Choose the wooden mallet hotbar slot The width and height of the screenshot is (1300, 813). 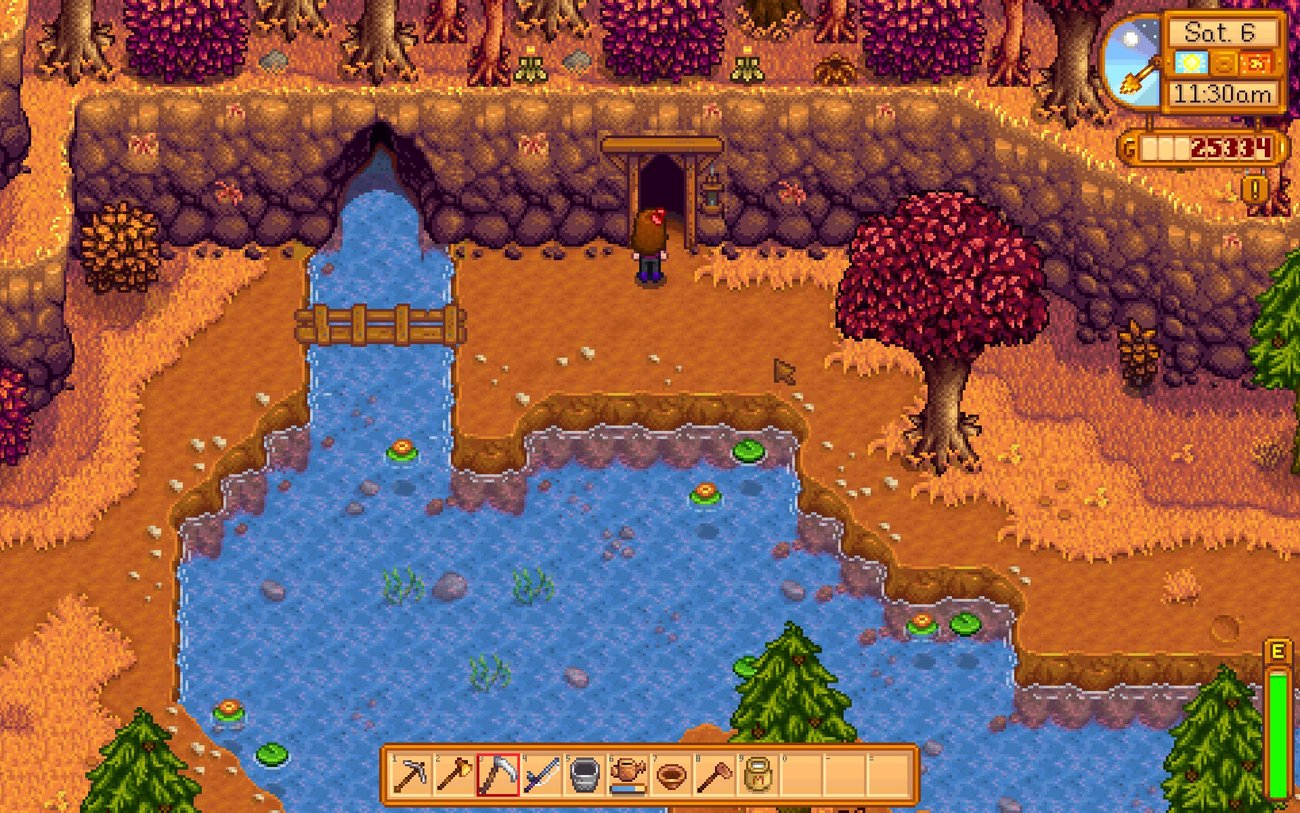[714, 775]
